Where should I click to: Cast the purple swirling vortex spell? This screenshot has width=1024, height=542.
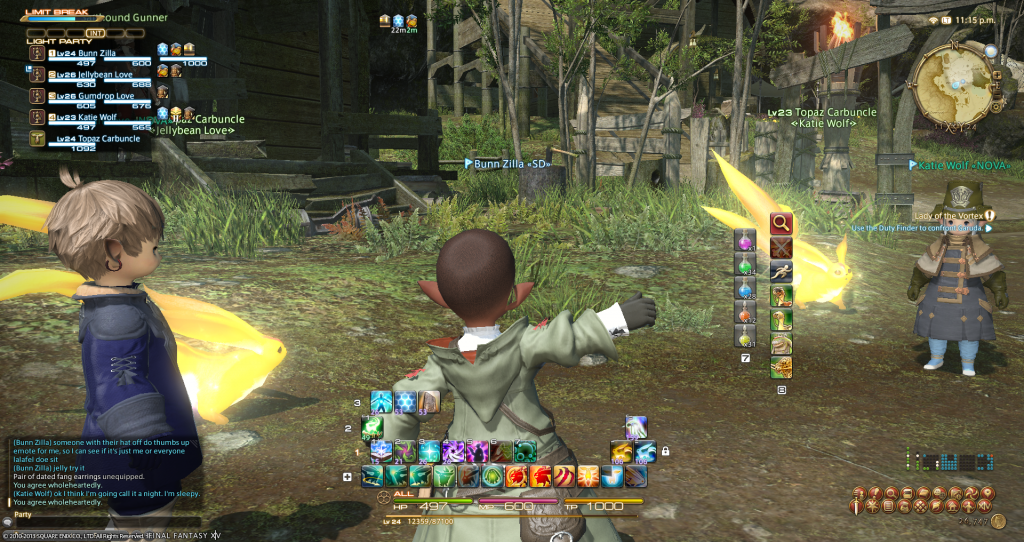454,451
